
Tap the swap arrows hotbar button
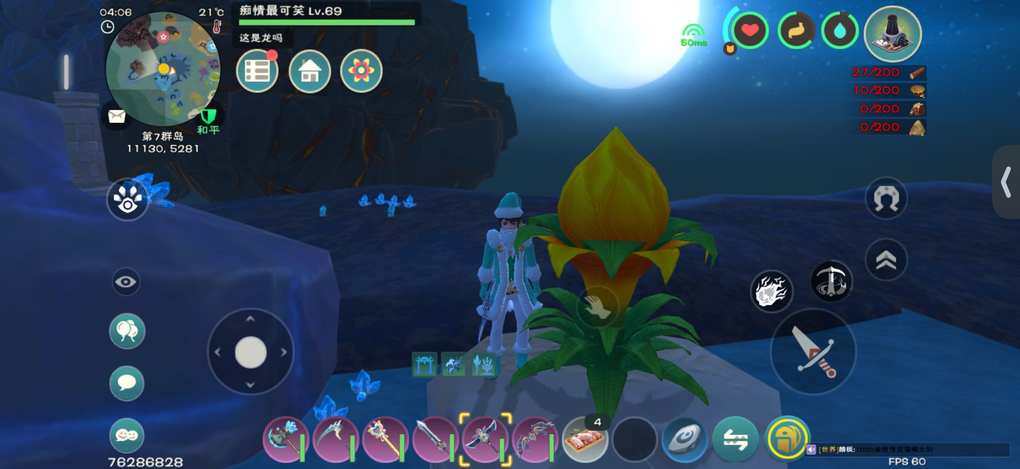(735, 438)
